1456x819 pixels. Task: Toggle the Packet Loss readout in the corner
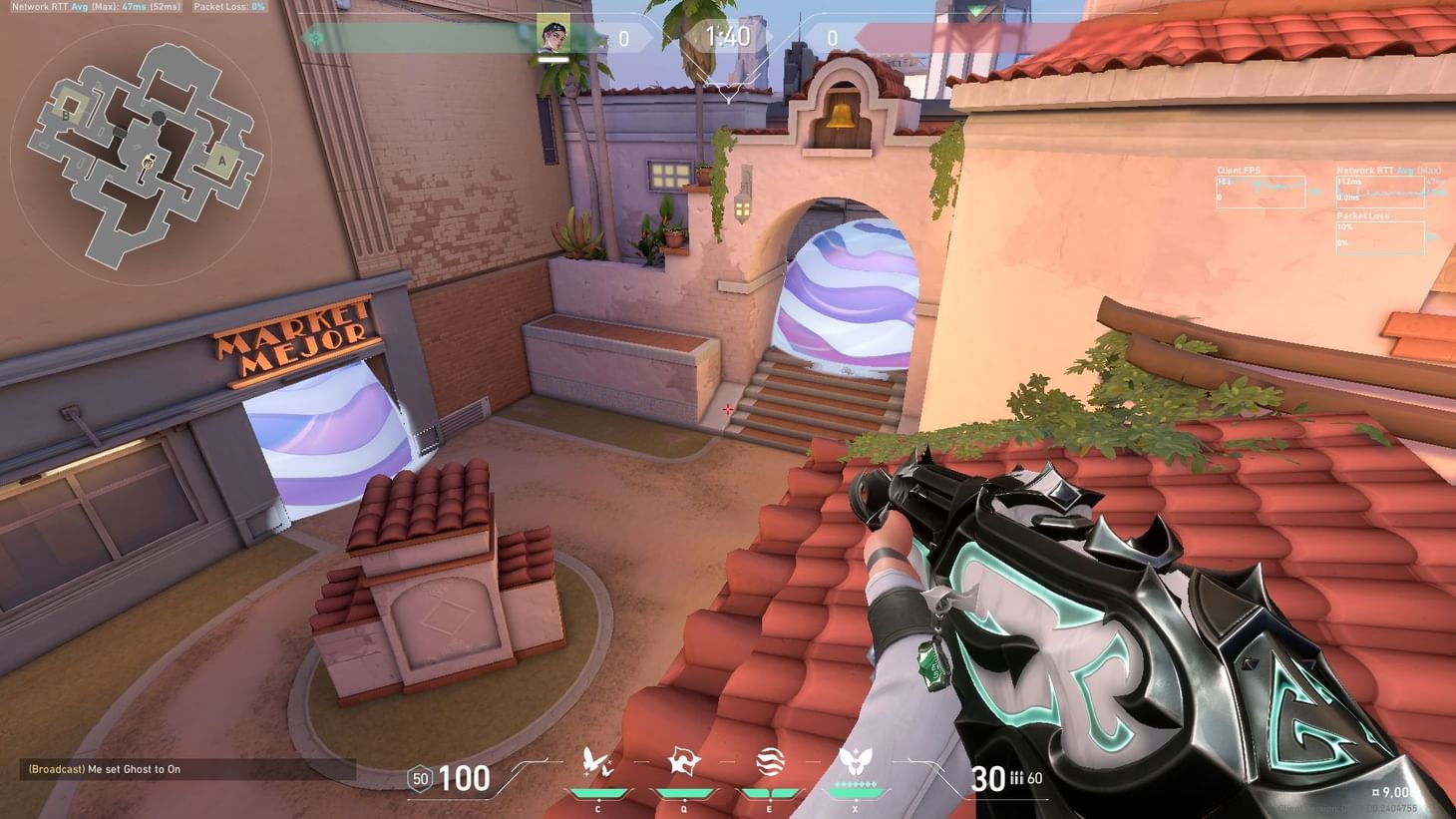[224, 7]
